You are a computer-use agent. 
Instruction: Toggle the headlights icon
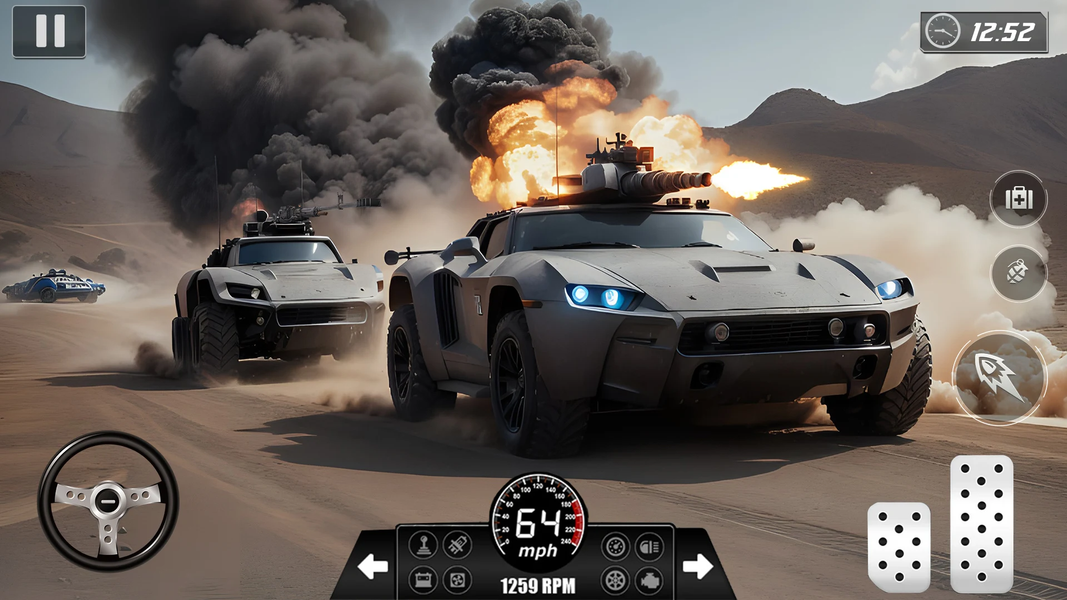click(x=649, y=546)
